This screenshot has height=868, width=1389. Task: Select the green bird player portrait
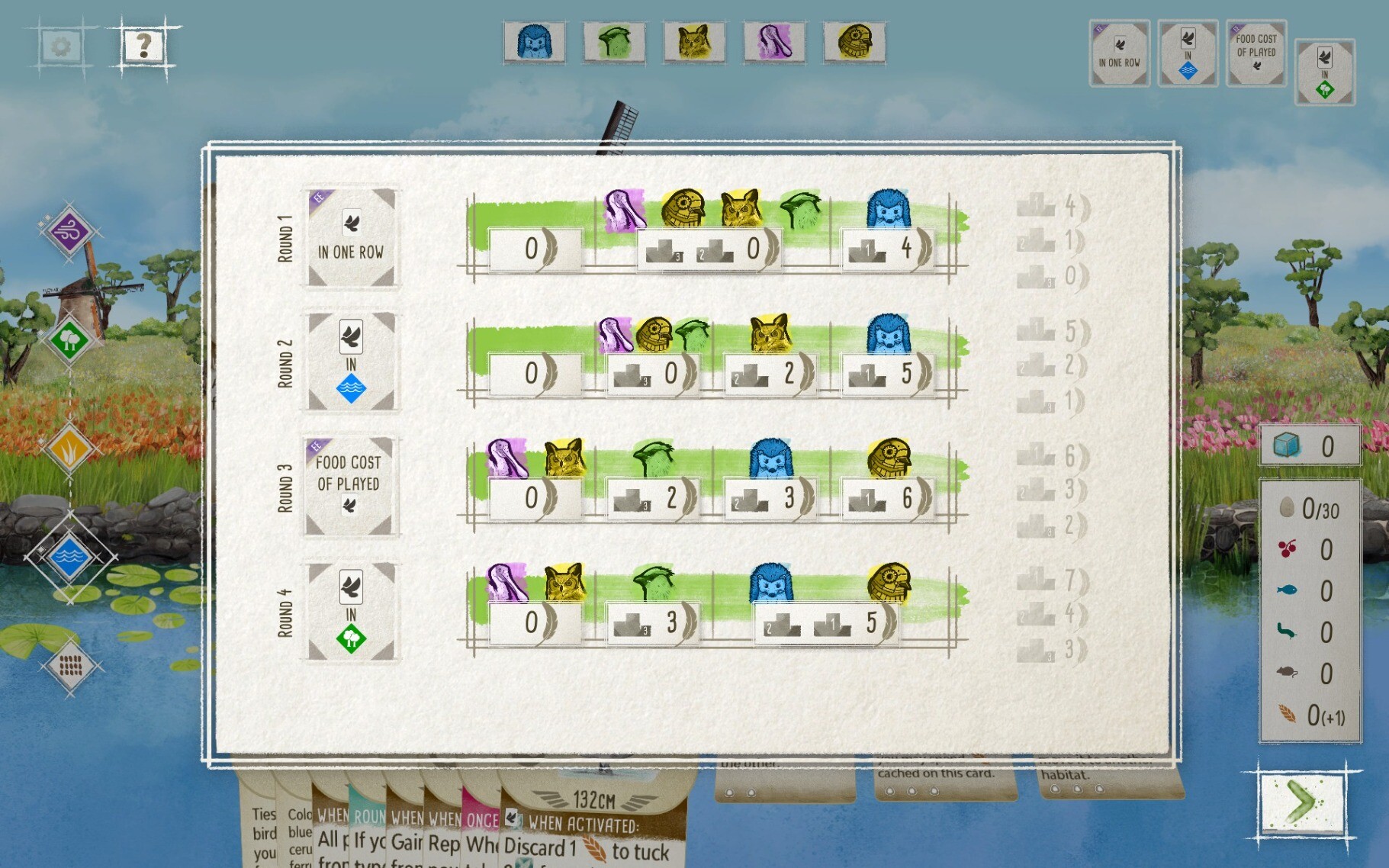tap(614, 42)
